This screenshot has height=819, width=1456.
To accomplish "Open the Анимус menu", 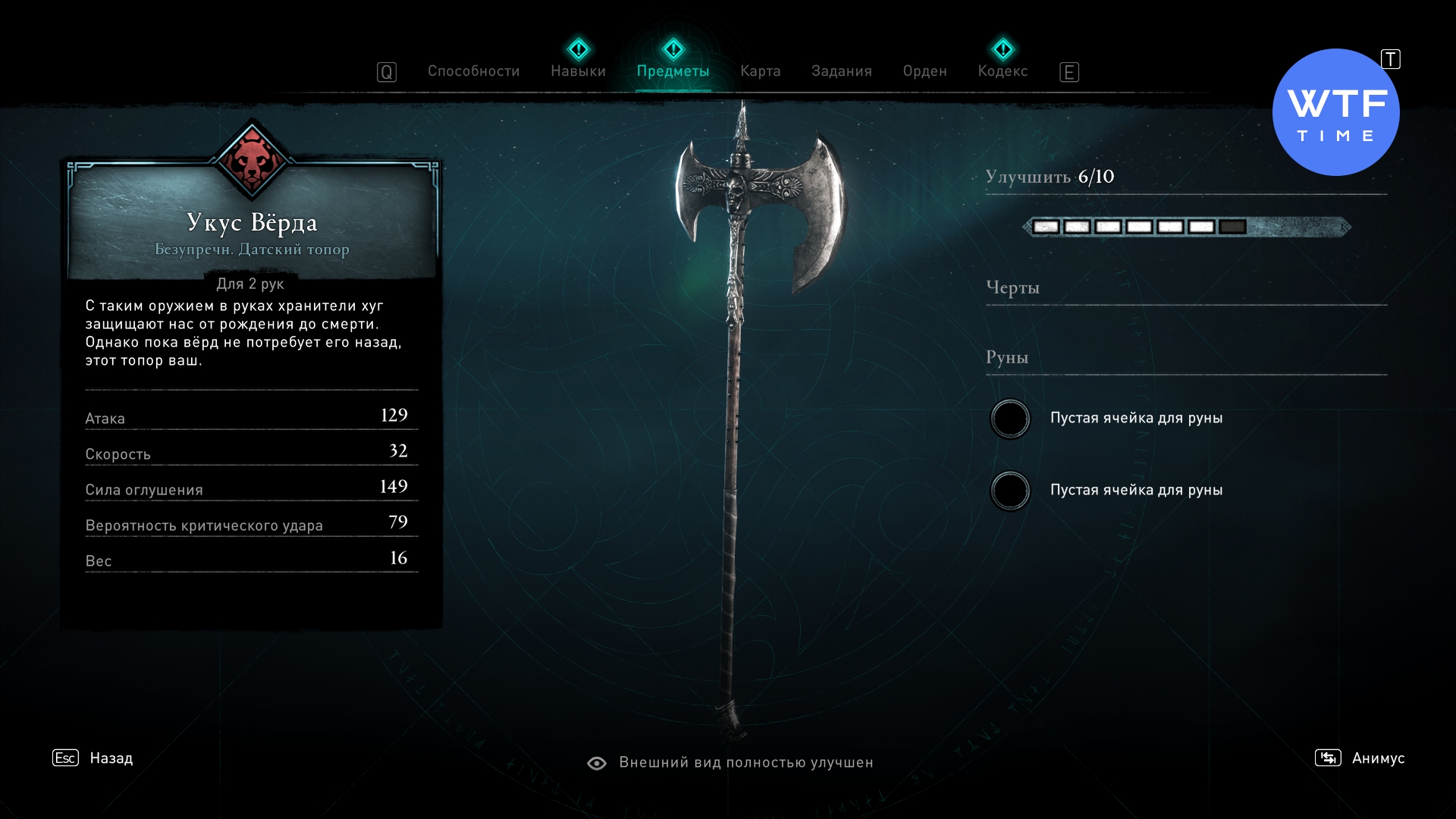I will [x=1377, y=758].
